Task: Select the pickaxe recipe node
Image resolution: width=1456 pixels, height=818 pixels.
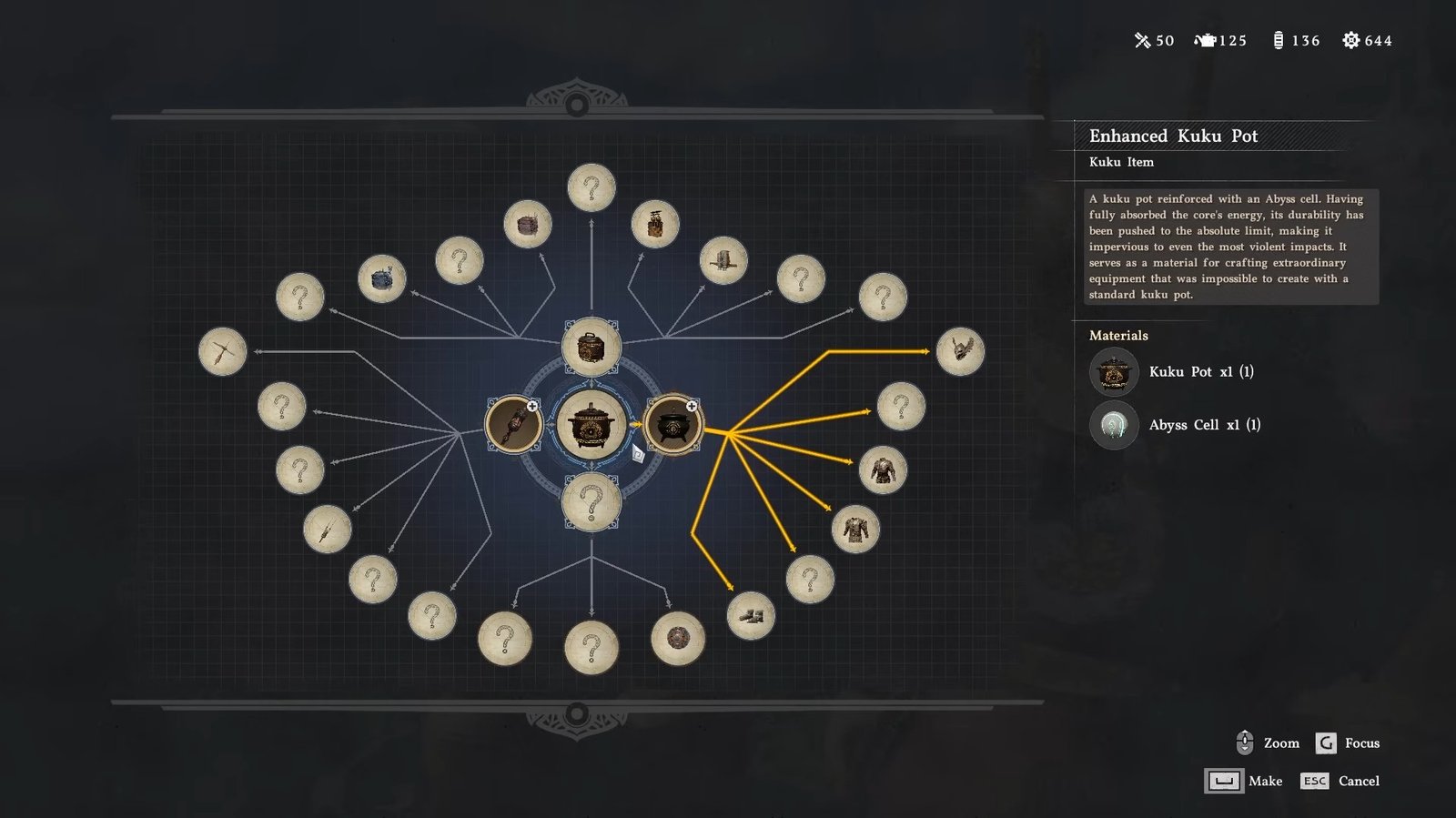Action: [x=223, y=351]
